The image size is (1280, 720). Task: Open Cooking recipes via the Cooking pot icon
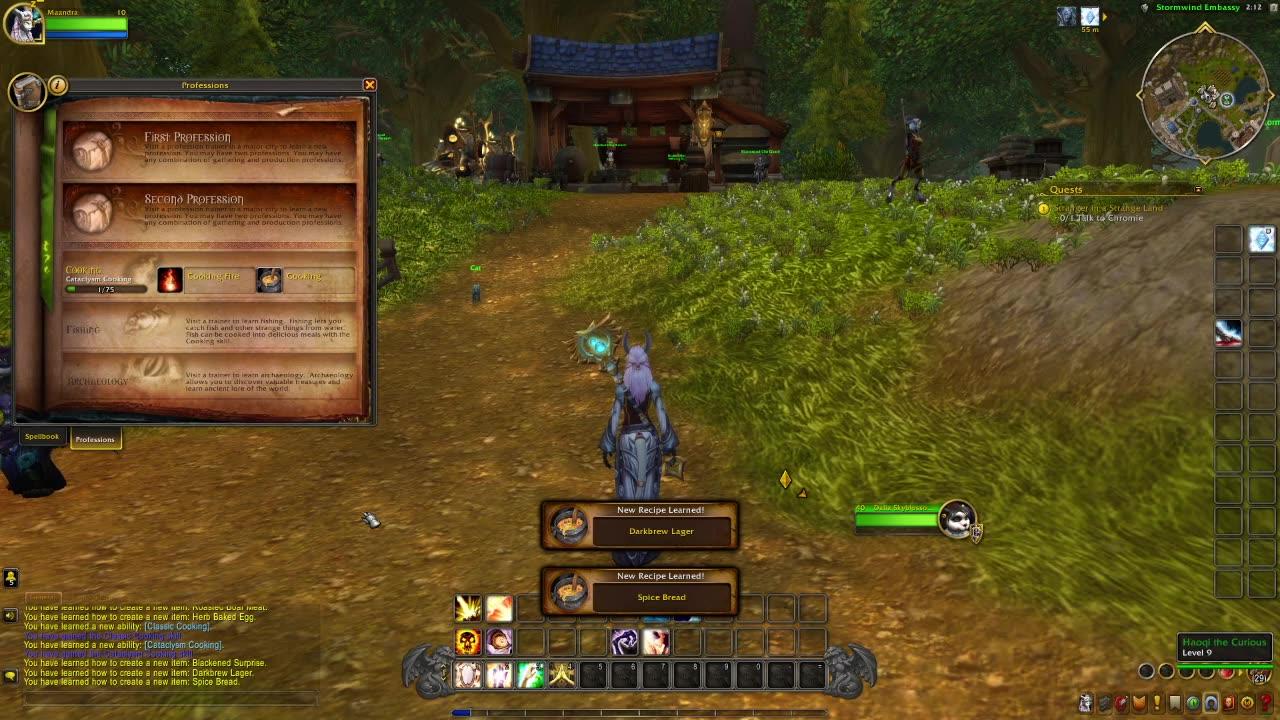[x=268, y=278]
